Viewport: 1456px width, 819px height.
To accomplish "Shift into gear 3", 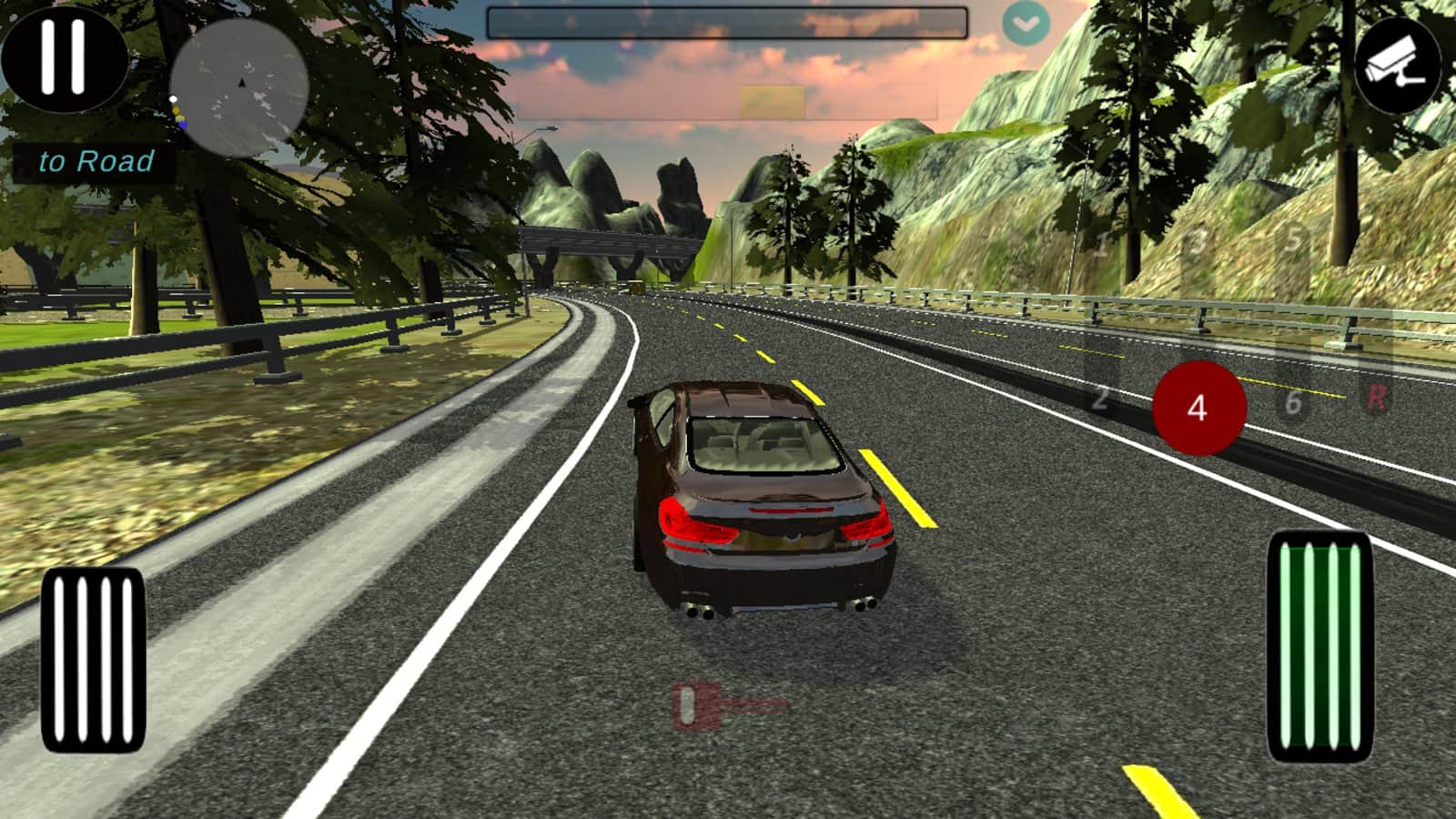I will [1198, 242].
